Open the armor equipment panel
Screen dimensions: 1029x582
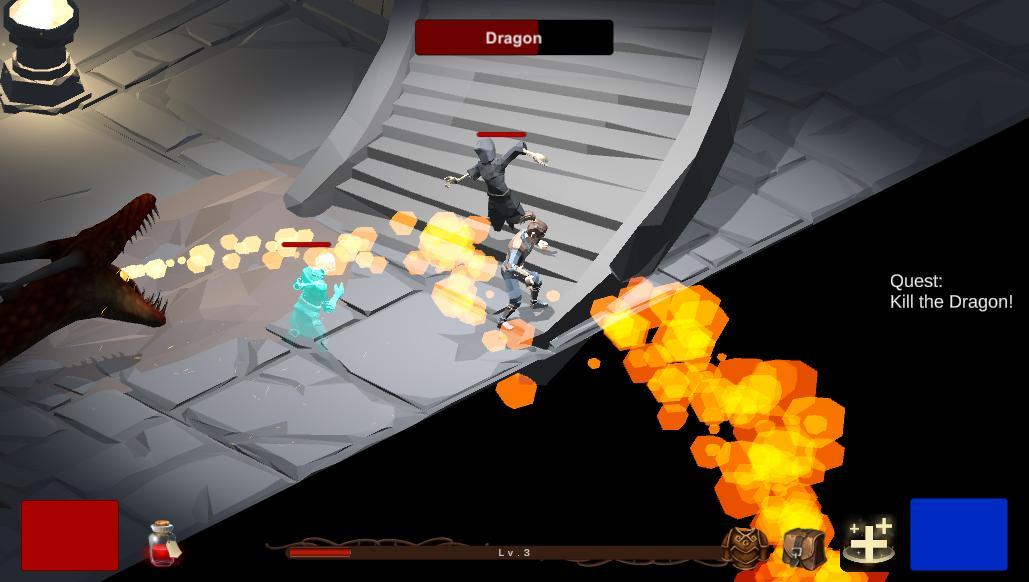tap(744, 547)
